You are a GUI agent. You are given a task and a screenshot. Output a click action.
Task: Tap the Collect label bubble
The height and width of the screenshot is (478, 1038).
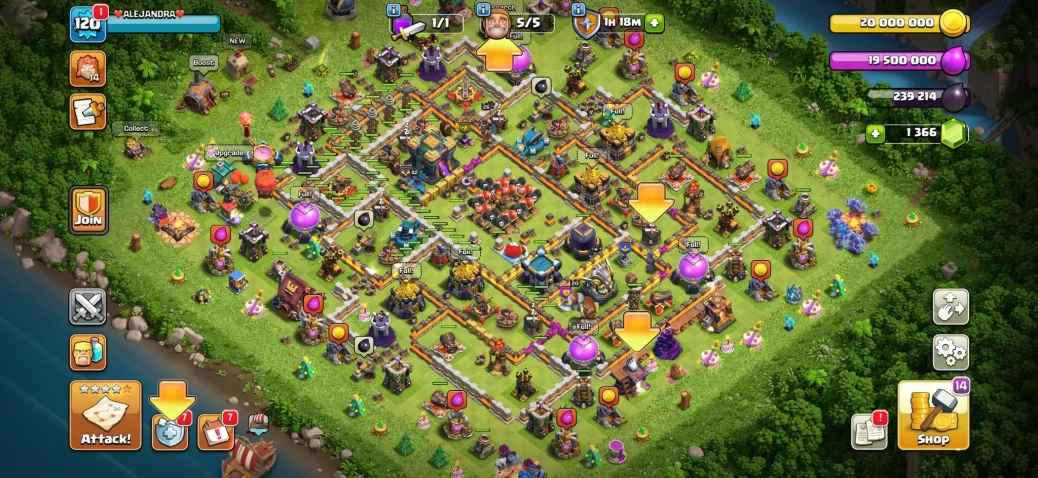click(135, 129)
